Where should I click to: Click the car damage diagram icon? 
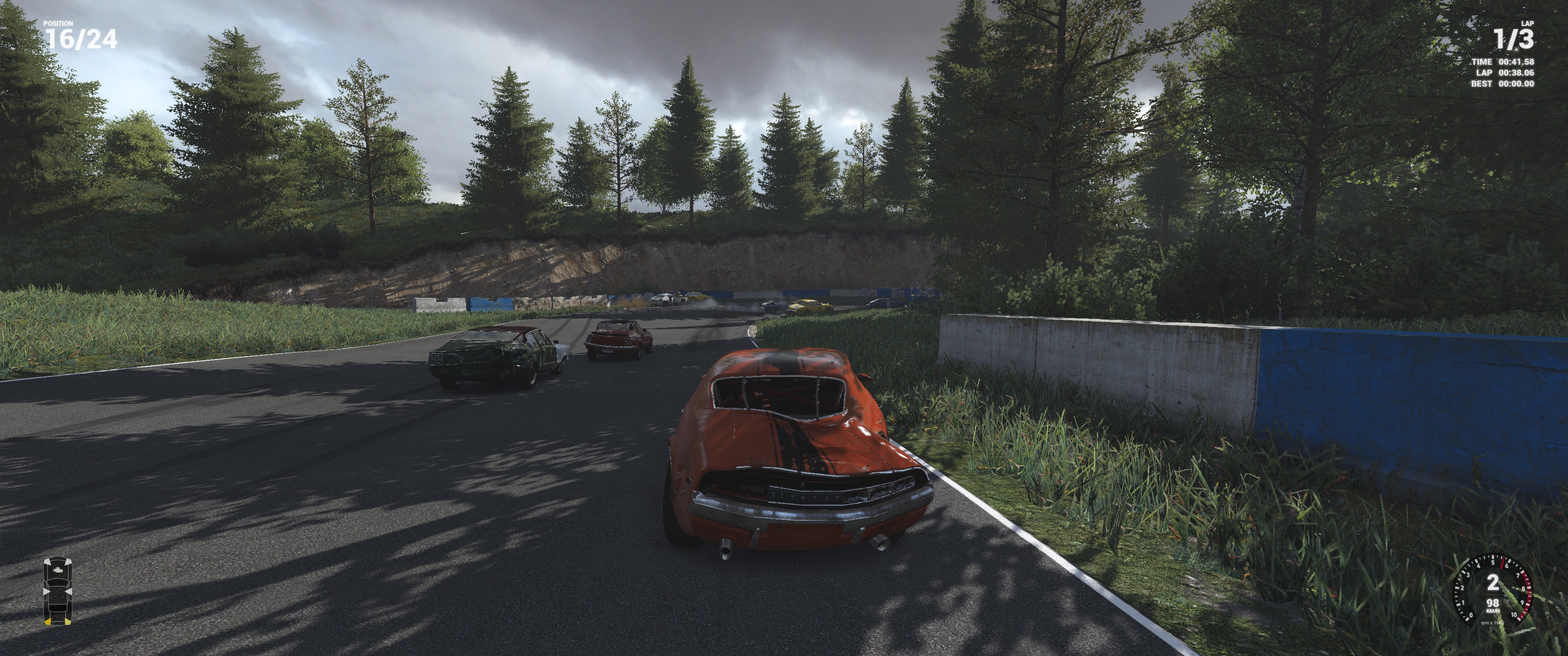click(x=58, y=591)
